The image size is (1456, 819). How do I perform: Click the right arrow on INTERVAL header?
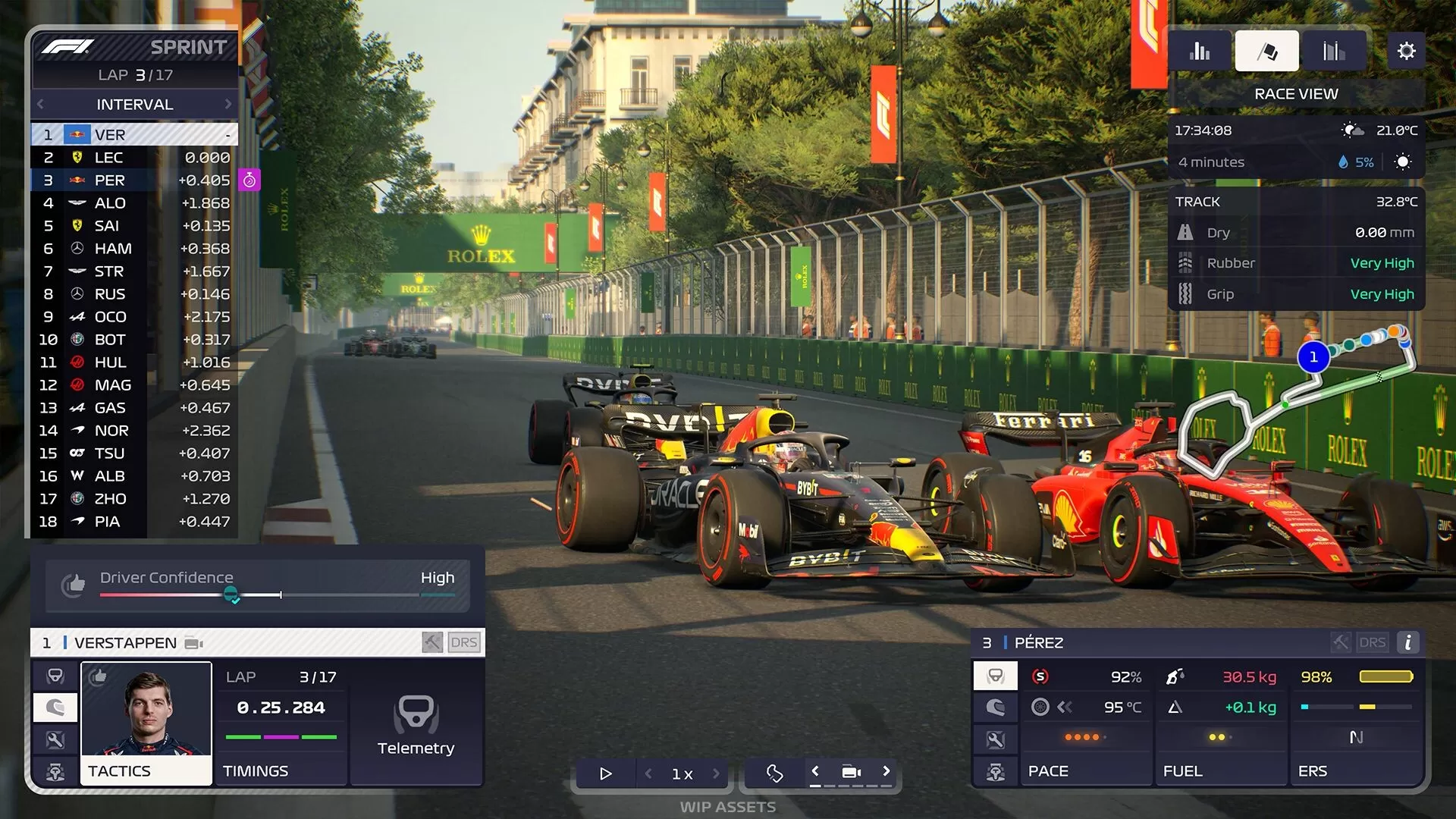(228, 104)
